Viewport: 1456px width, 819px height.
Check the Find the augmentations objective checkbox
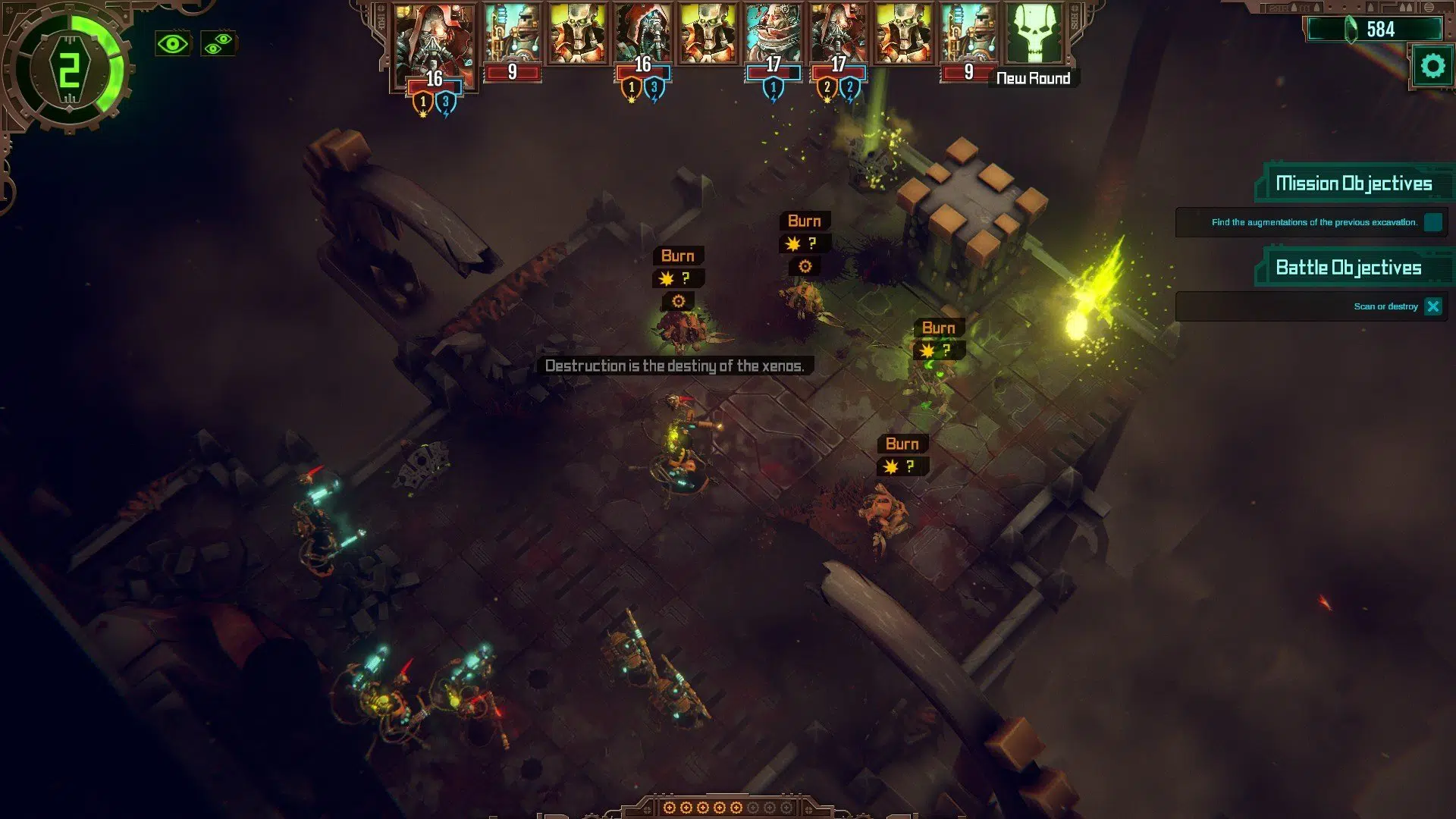point(1432,223)
